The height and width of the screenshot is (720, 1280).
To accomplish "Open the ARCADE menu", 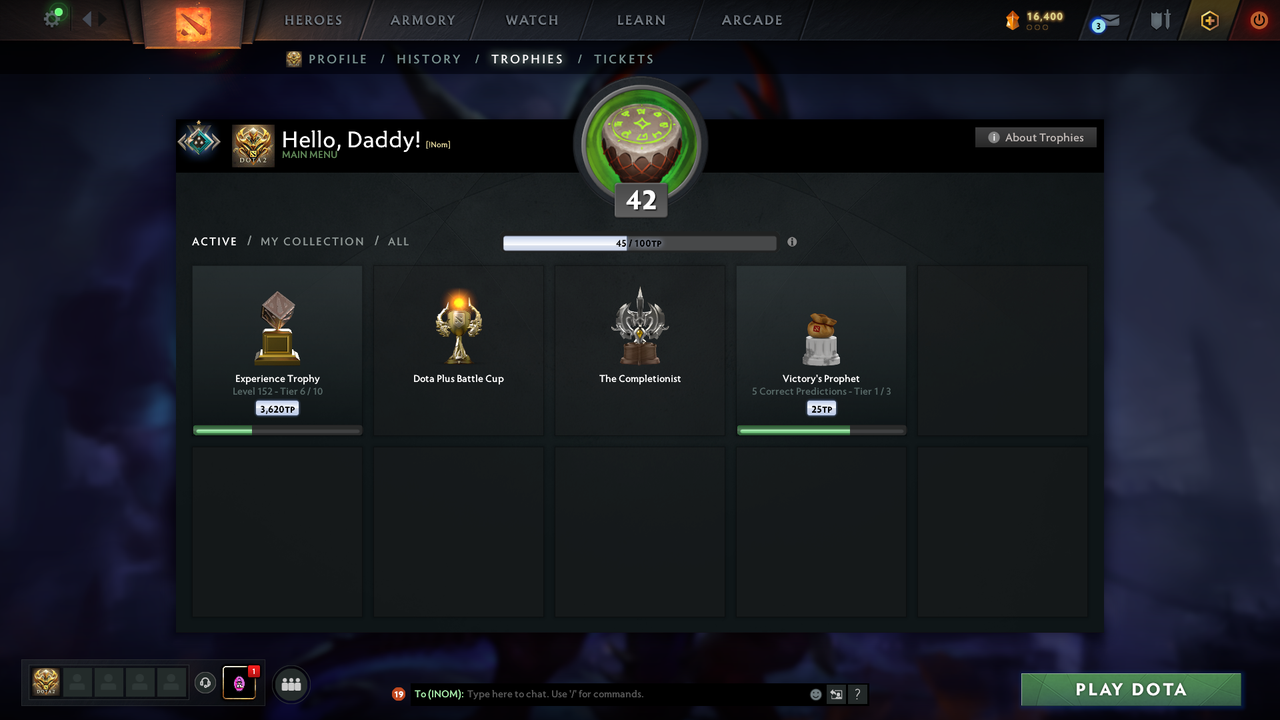I will point(751,19).
